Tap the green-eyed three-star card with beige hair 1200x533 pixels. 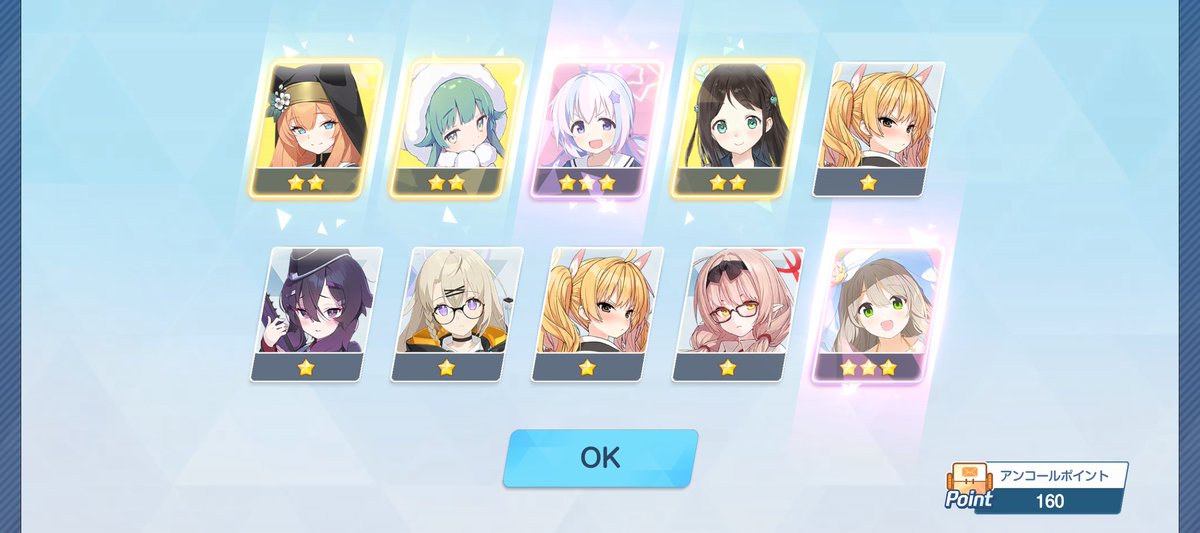pyautogui.click(x=873, y=313)
